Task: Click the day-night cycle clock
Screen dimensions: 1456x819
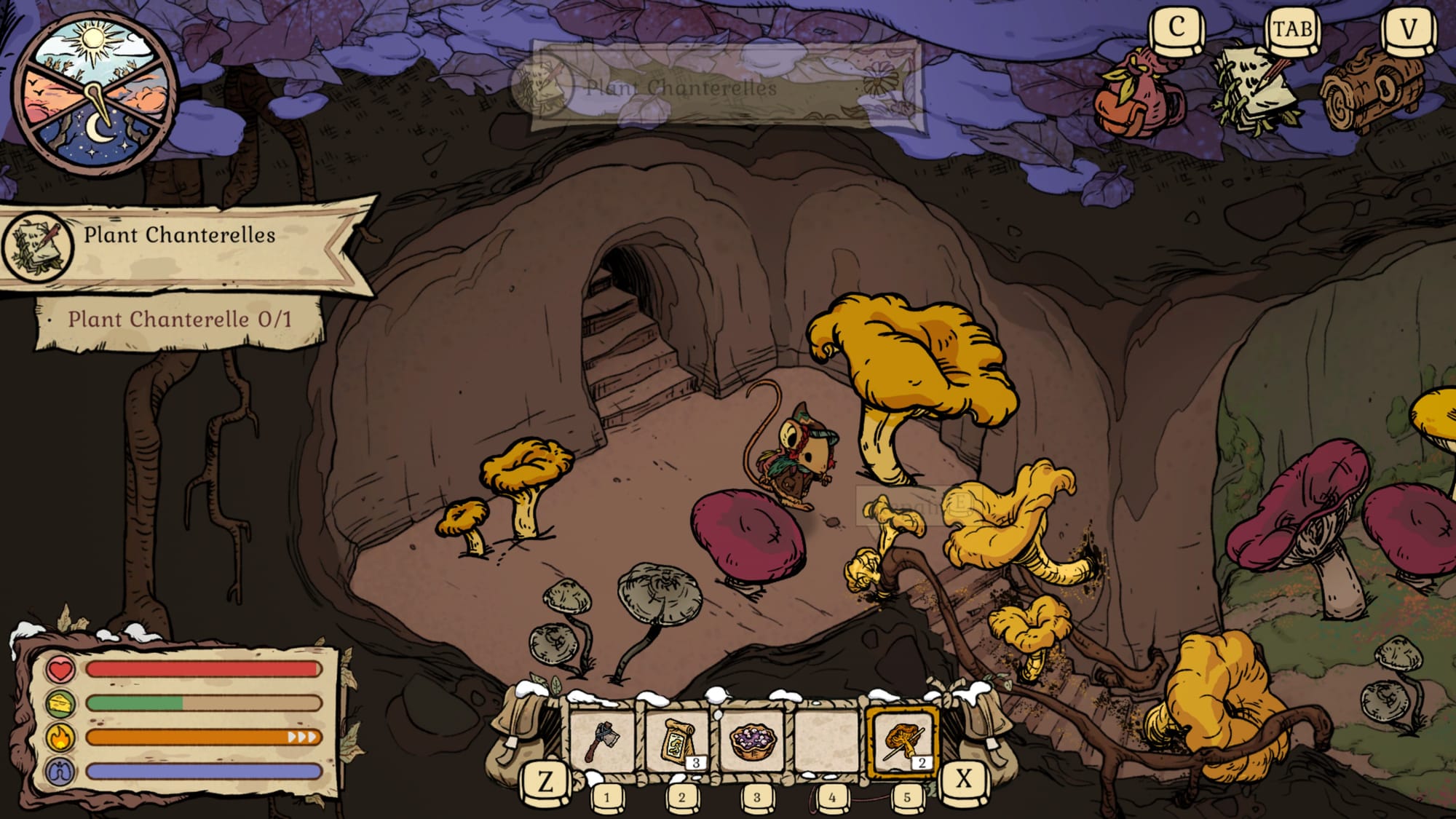Action: pyautogui.click(x=95, y=94)
